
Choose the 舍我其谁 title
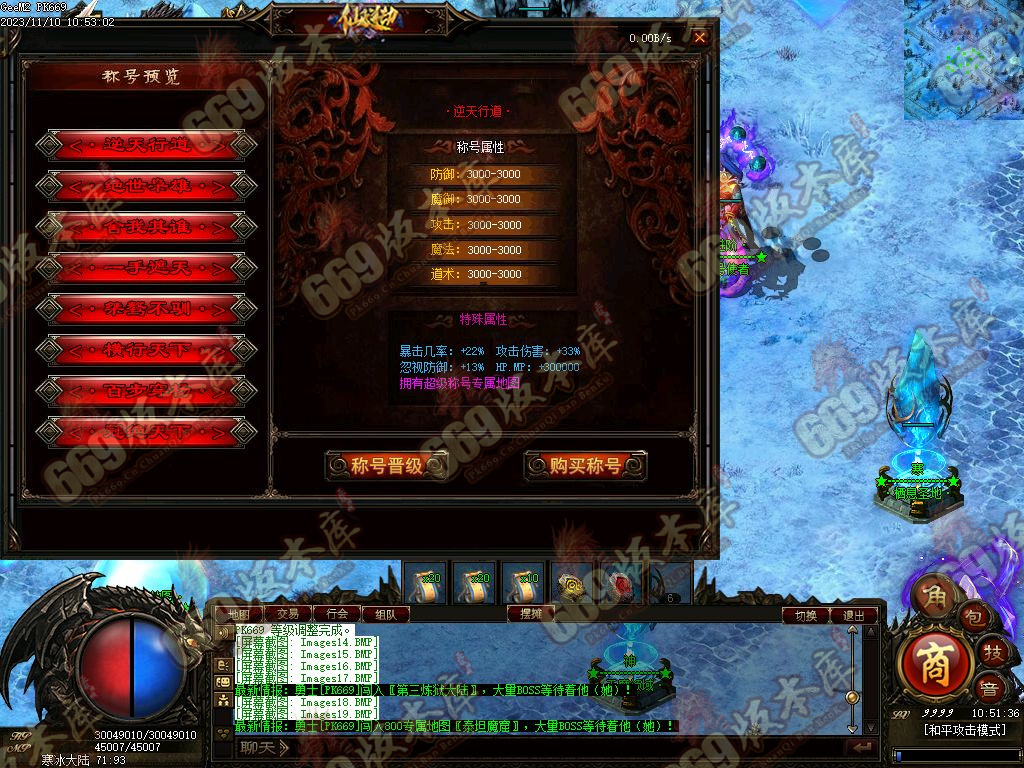tap(146, 227)
